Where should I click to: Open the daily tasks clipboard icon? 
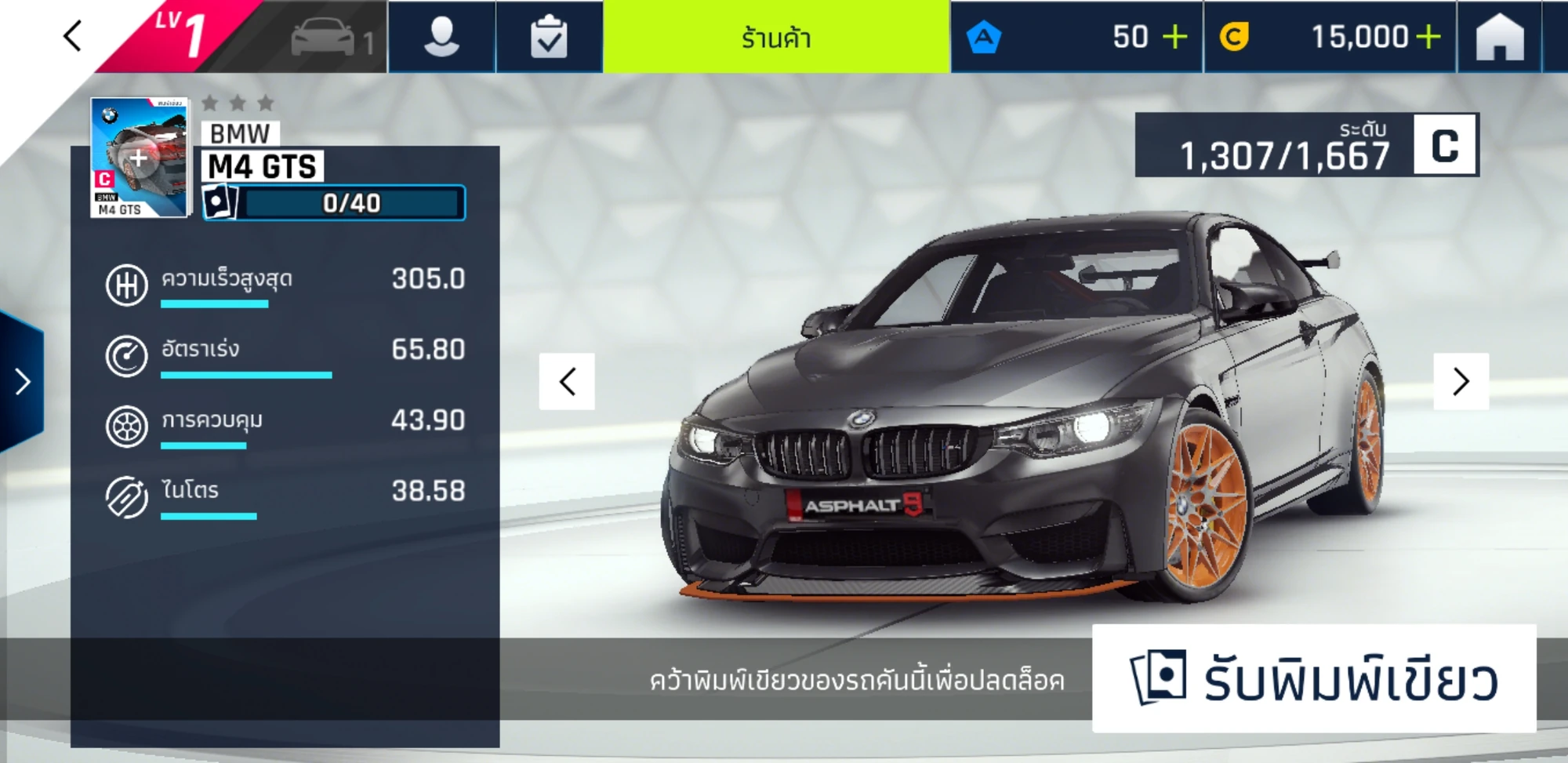tap(551, 37)
